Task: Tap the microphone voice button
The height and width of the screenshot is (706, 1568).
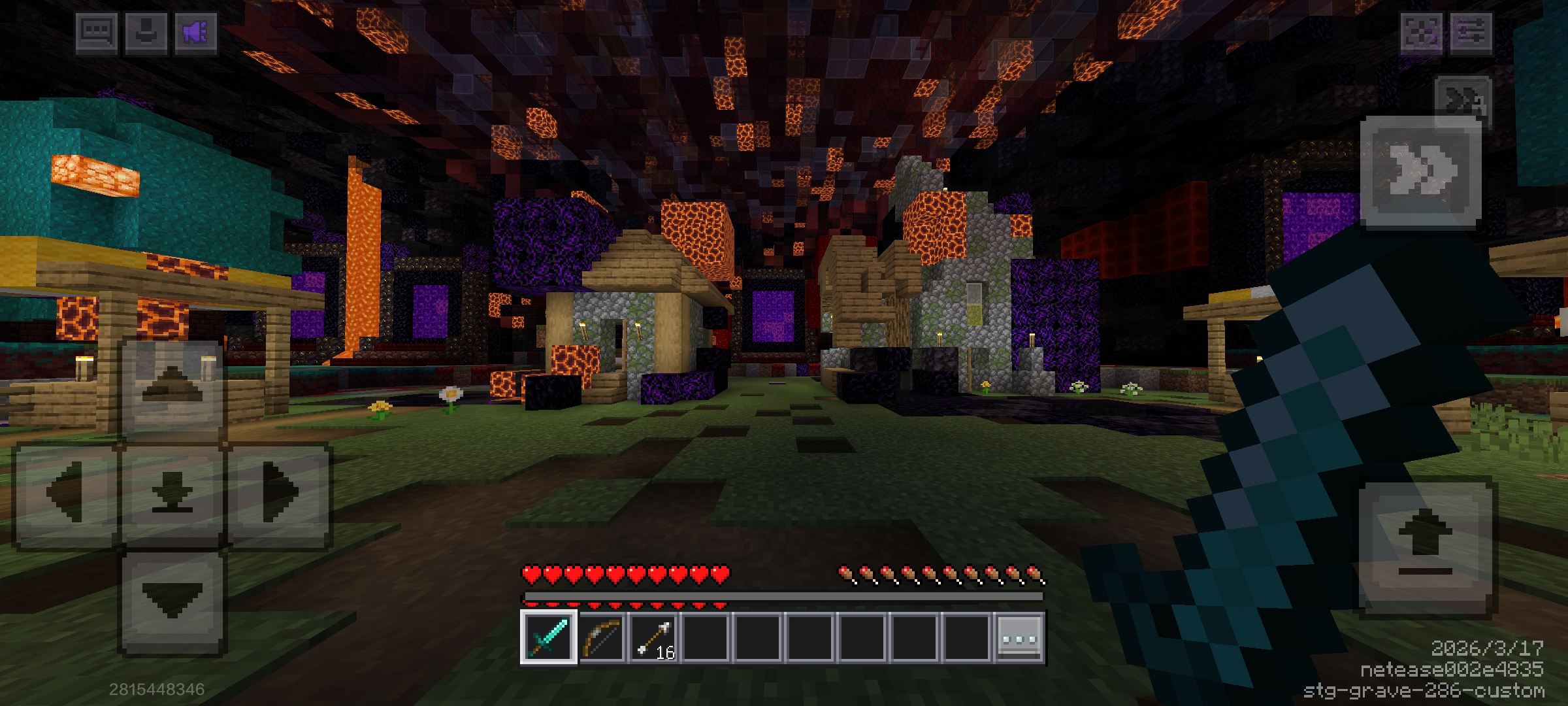Action: (145, 32)
